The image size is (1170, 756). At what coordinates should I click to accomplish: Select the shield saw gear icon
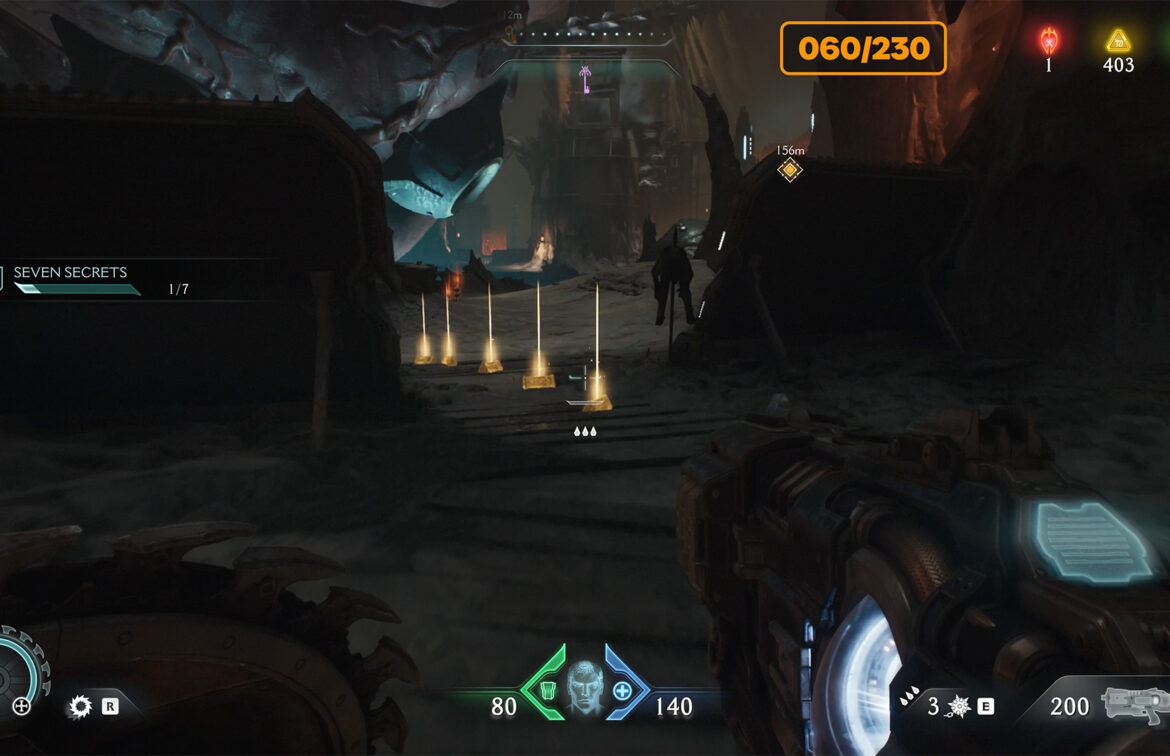[x=80, y=707]
